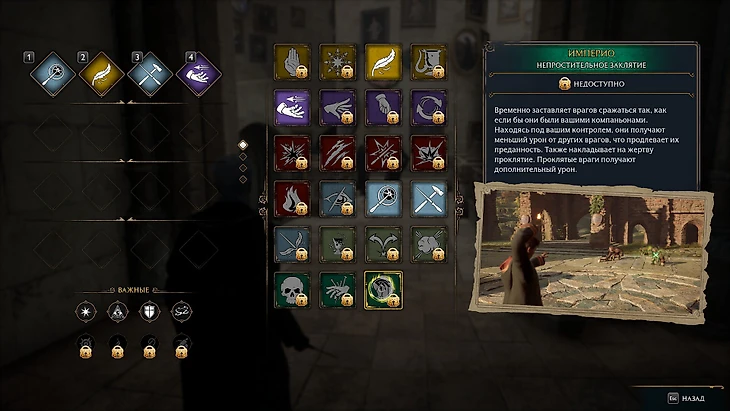Go back with the Назад button
The height and width of the screenshot is (411, 730).
click(683, 397)
